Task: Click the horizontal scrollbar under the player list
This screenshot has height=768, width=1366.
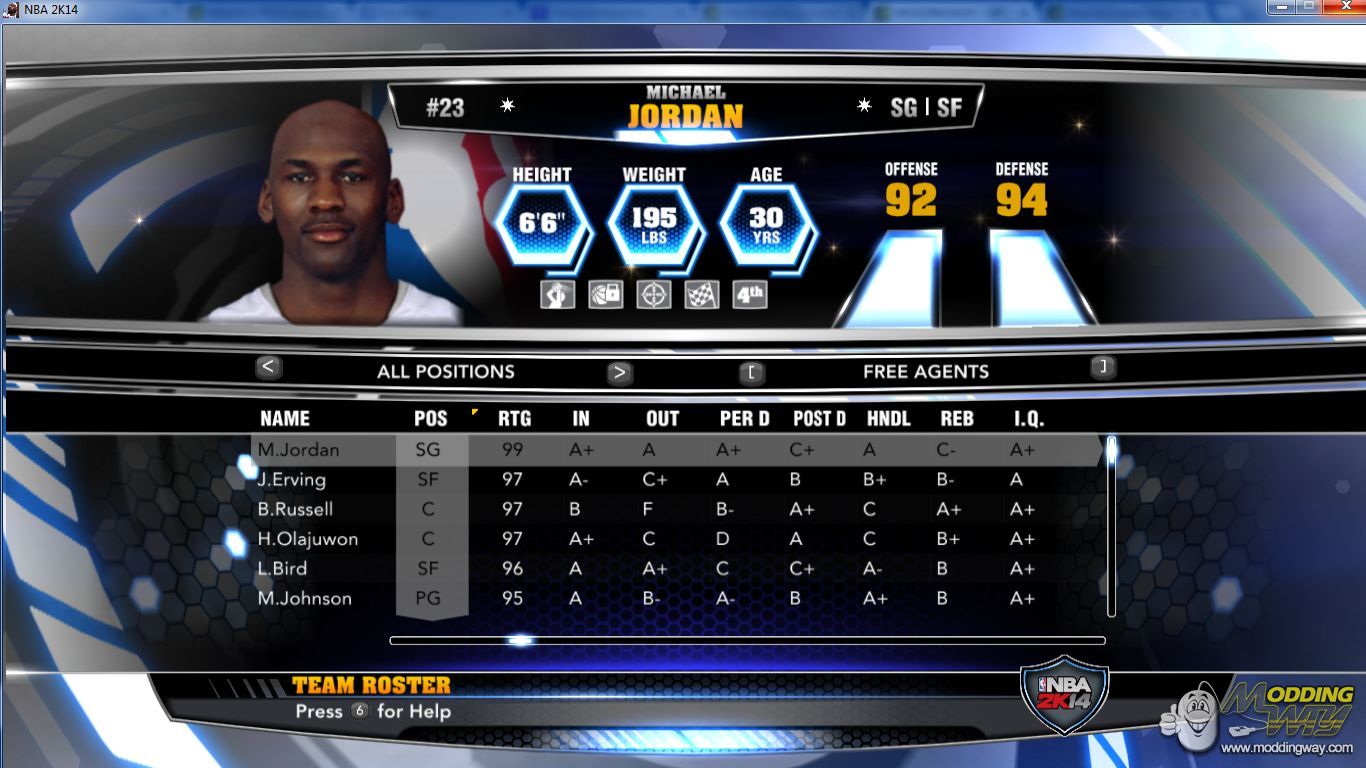Action: 747,640
